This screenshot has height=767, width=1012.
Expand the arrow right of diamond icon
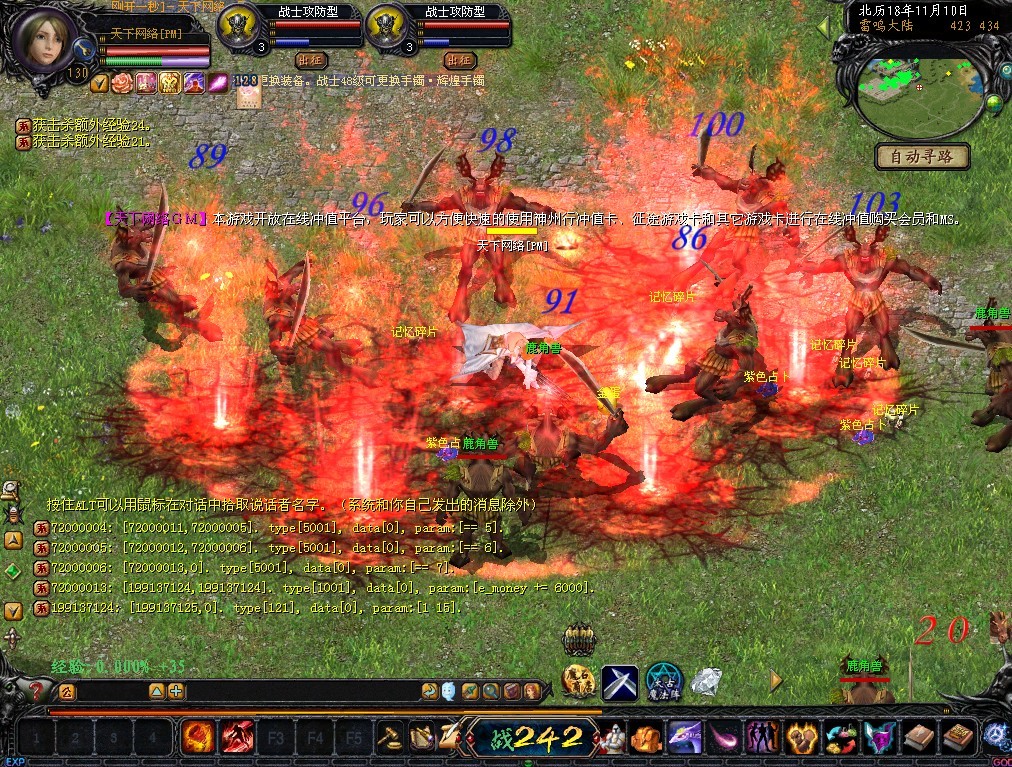pos(776,681)
